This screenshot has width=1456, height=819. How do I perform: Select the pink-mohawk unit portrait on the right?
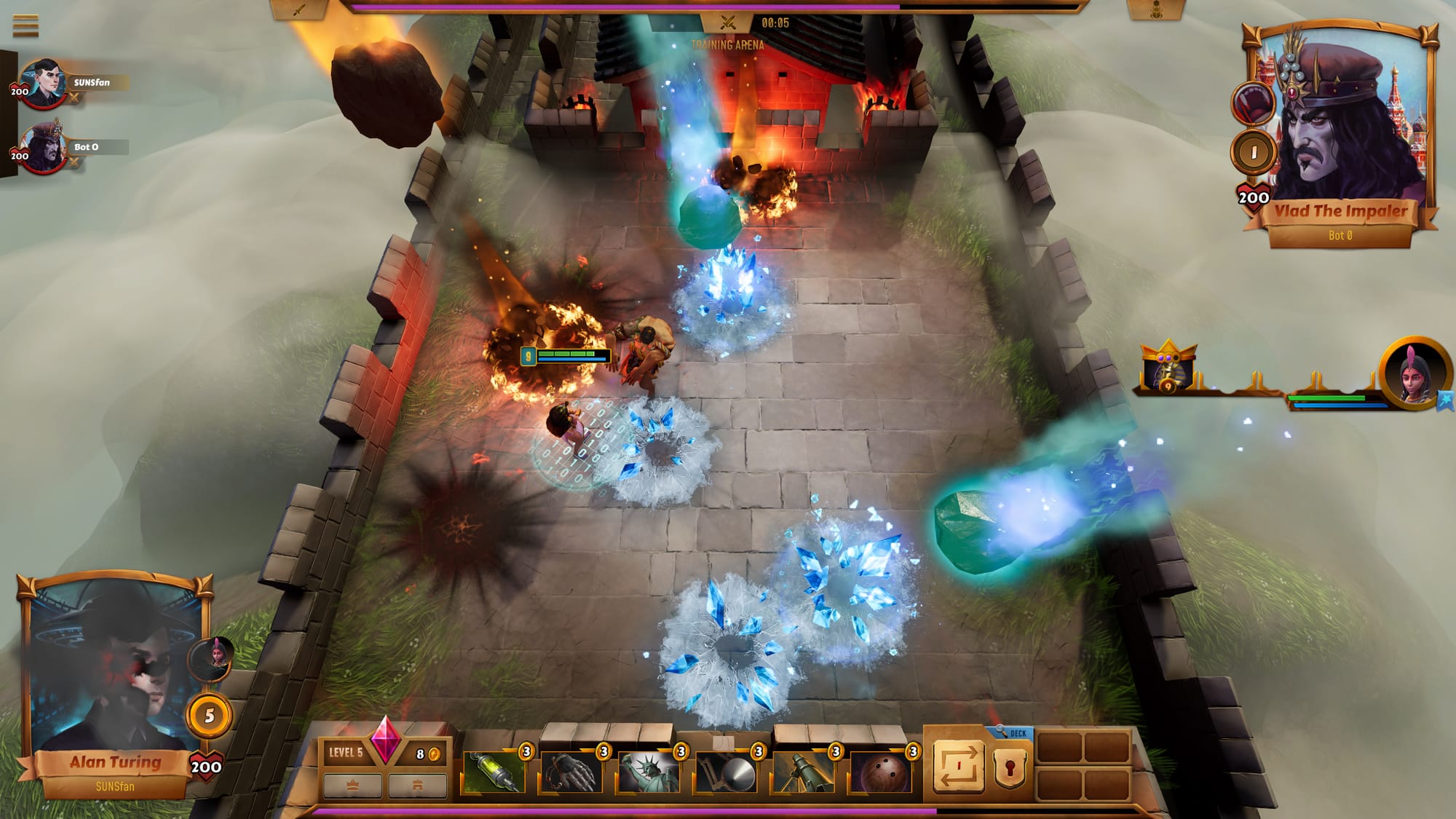tap(1413, 373)
